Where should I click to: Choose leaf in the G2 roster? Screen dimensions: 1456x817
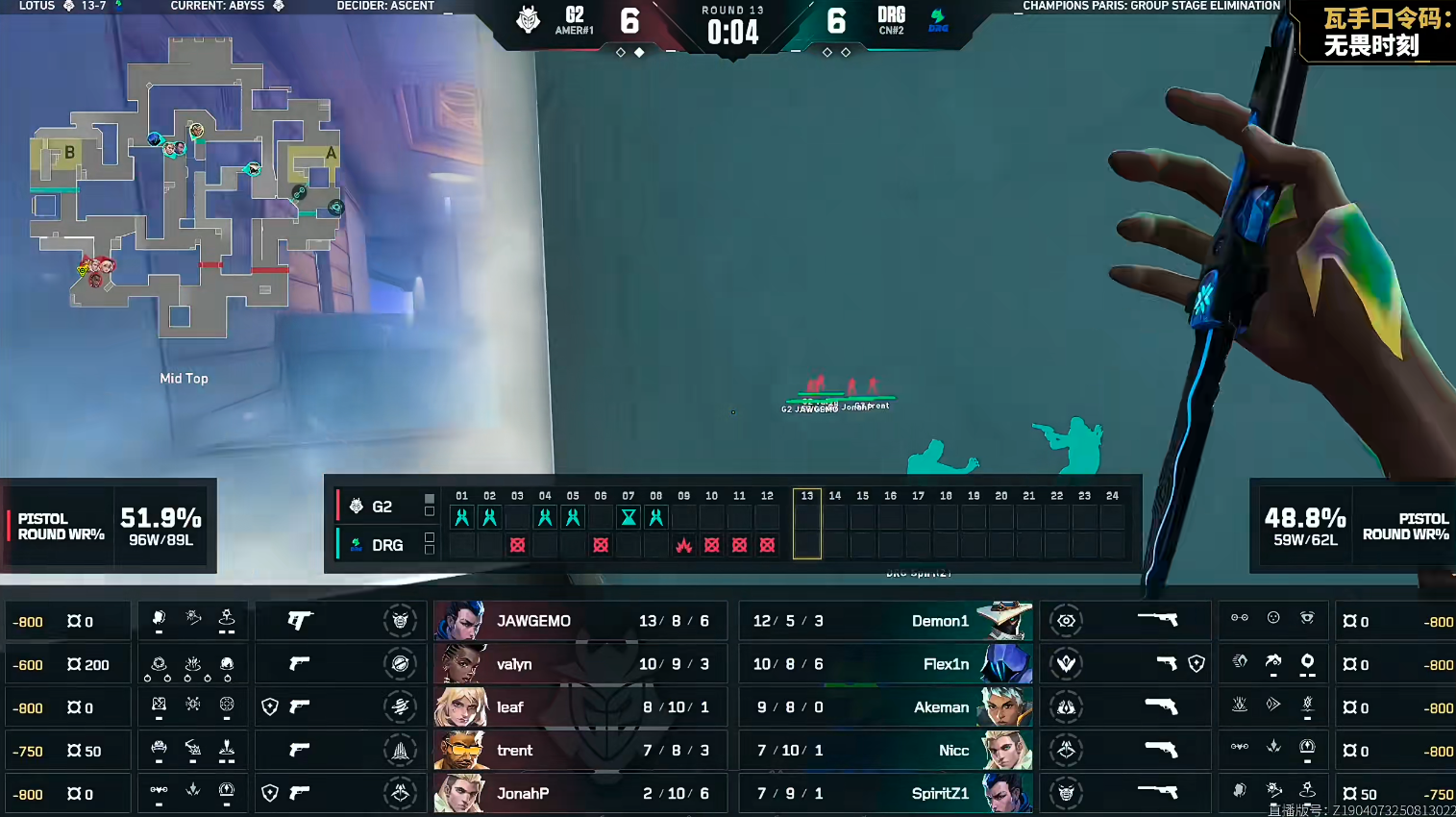pyautogui.click(x=510, y=707)
